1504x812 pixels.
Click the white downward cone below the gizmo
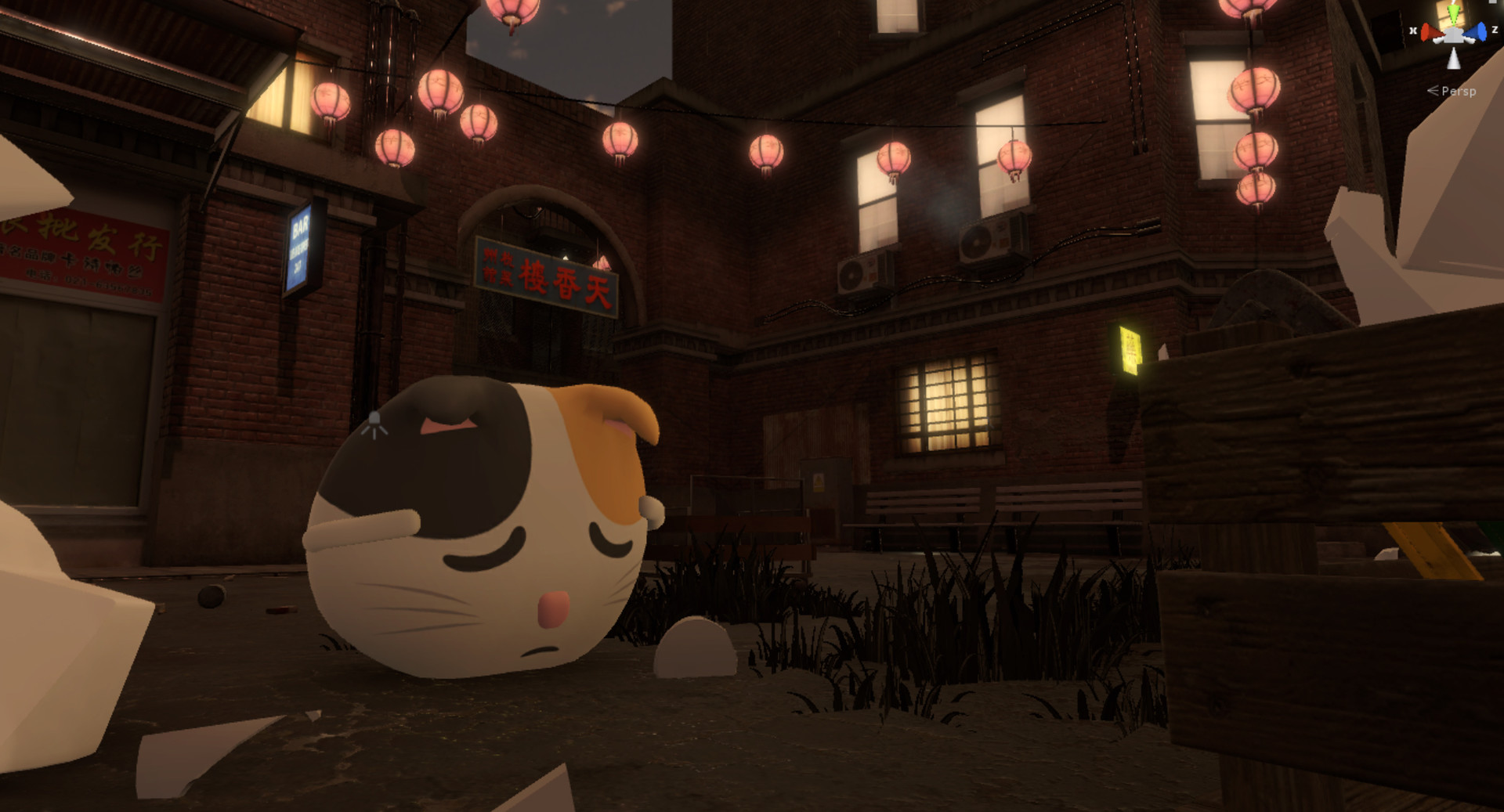1453,60
